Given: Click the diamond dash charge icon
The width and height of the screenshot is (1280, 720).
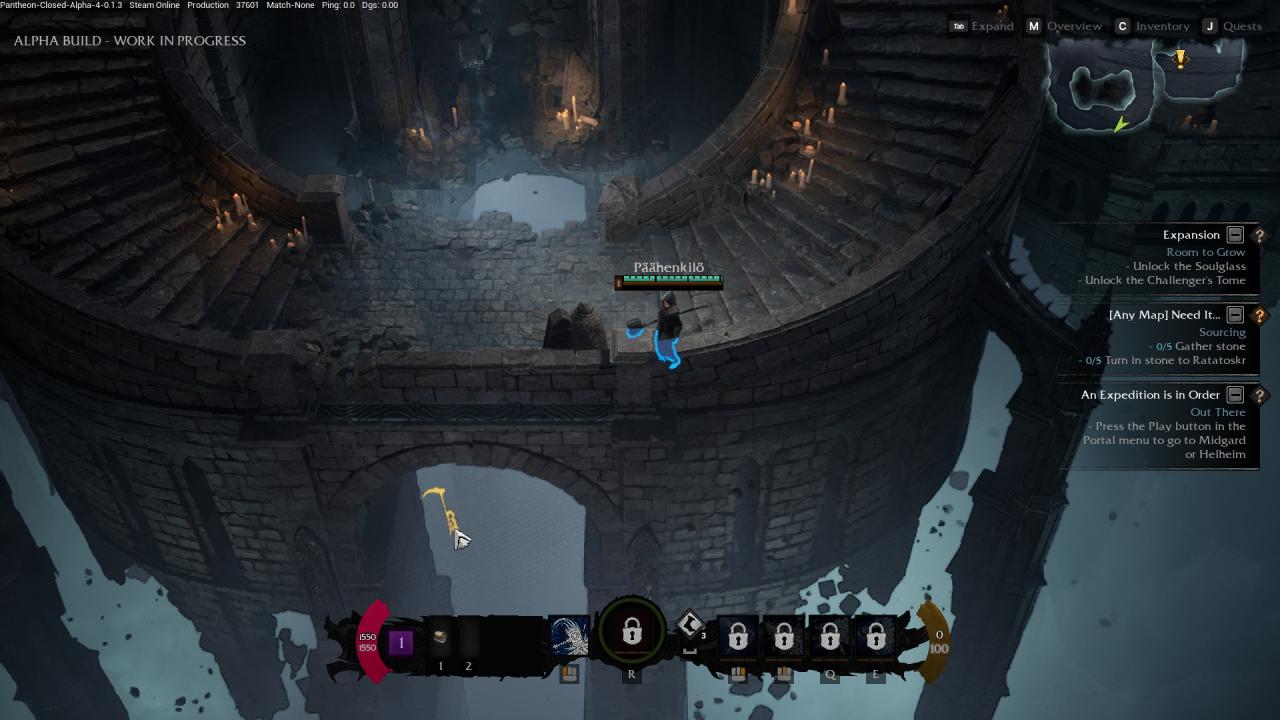Looking at the screenshot, I should 690,625.
